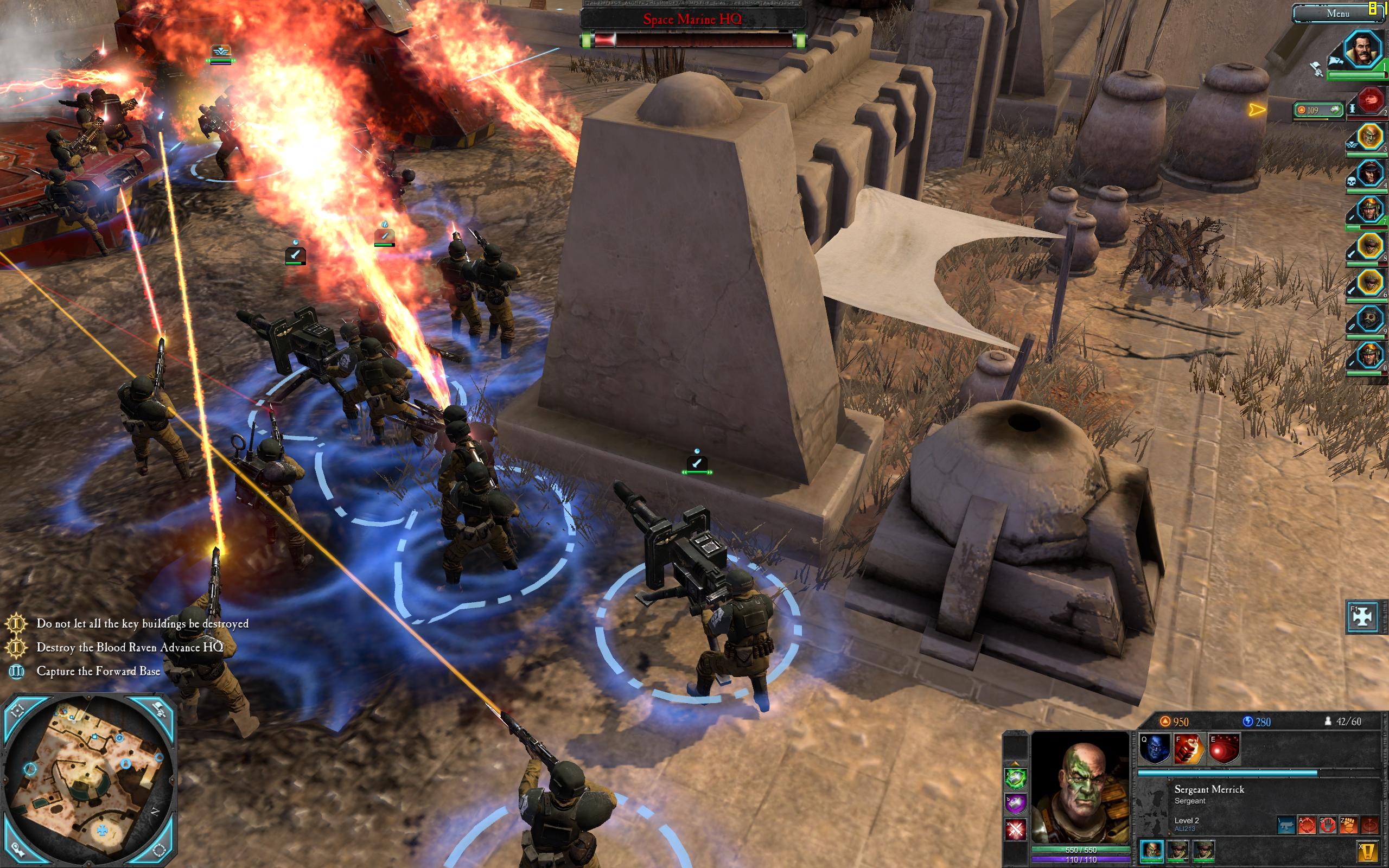Select the Sergeant Merrick squad member portrait
Screen dimensions: 1389x868
point(1151,850)
